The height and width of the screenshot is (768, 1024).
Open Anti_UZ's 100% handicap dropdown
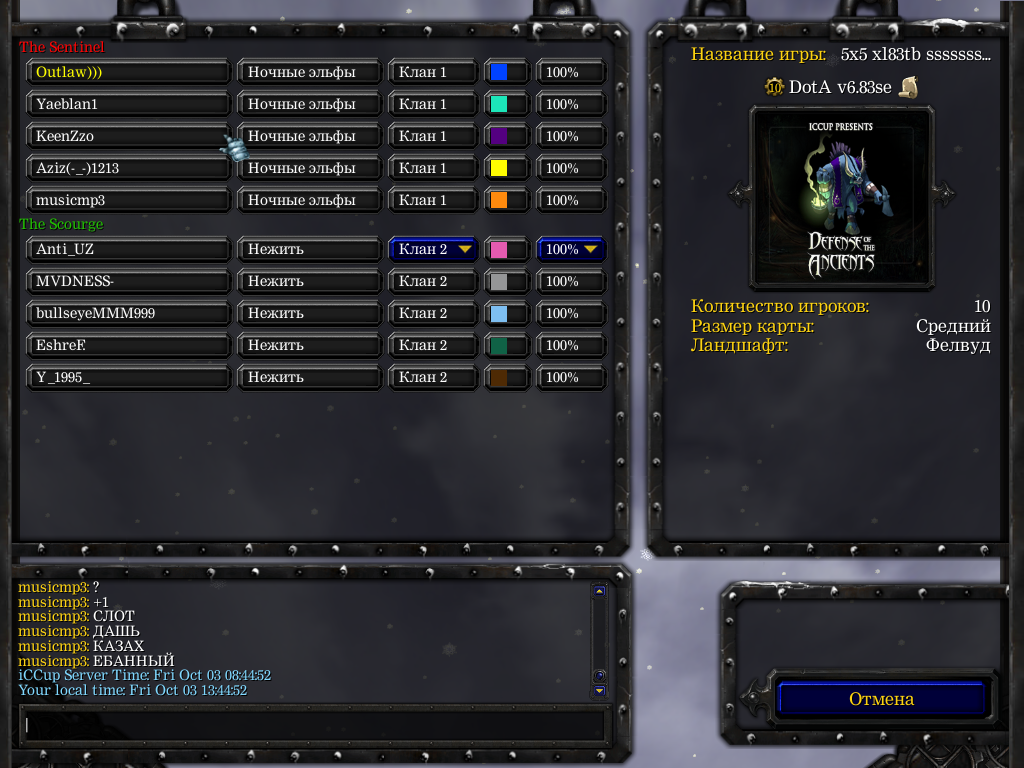[571, 249]
